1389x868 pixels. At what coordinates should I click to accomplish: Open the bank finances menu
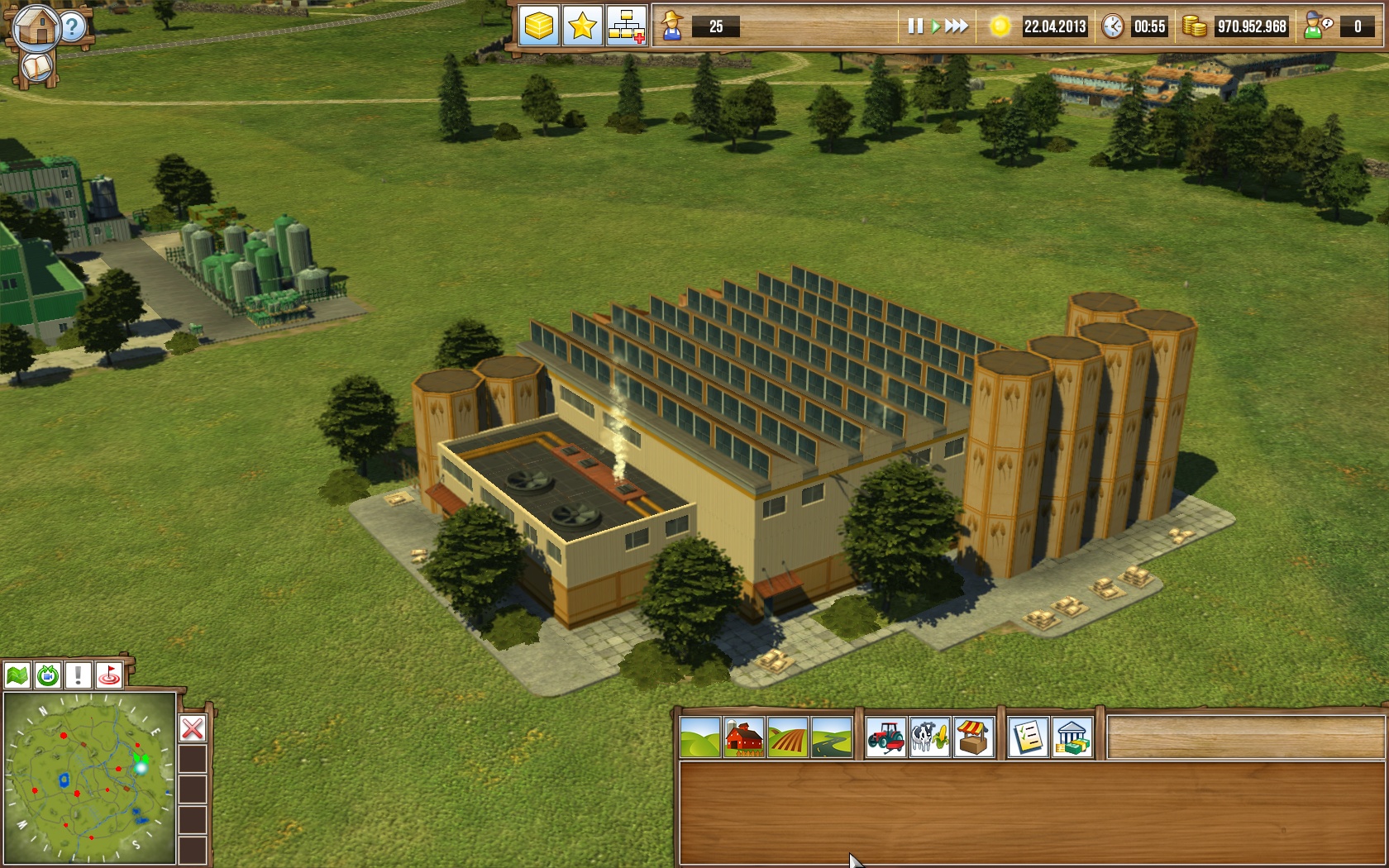pyautogui.click(x=1072, y=737)
